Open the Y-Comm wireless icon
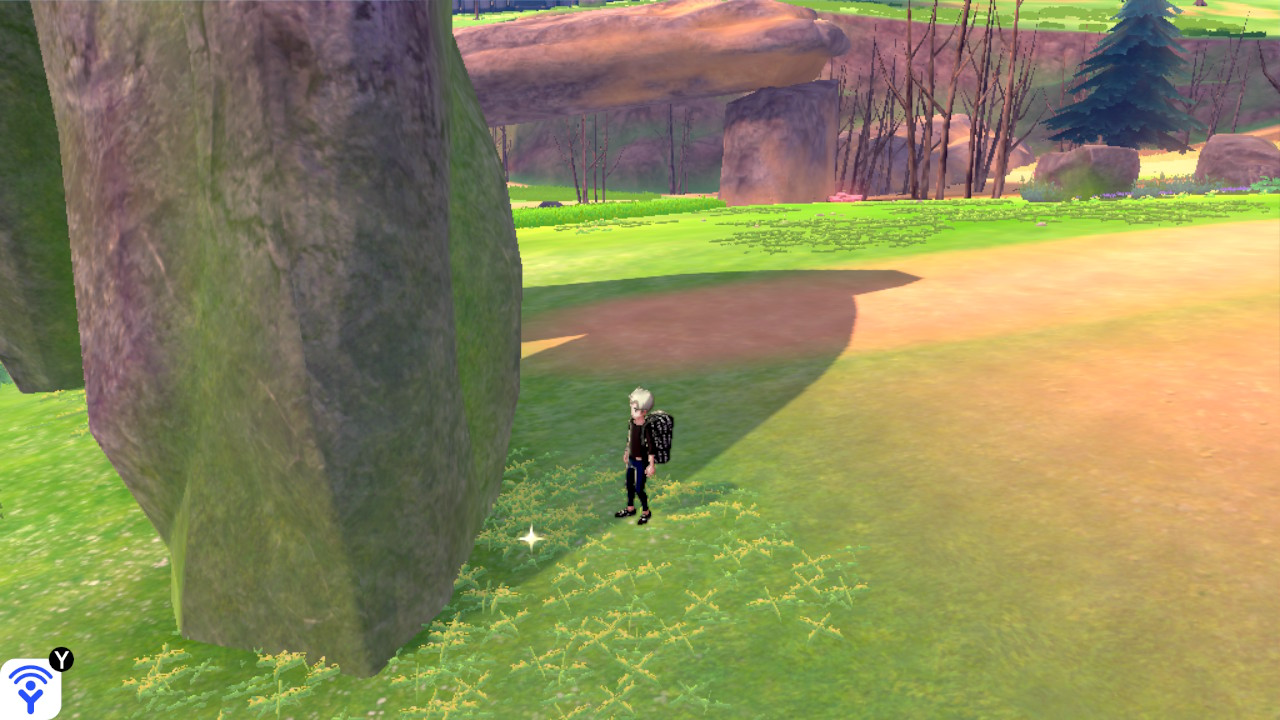Image resolution: width=1280 pixels, height=720 pixels. point(30,688)
